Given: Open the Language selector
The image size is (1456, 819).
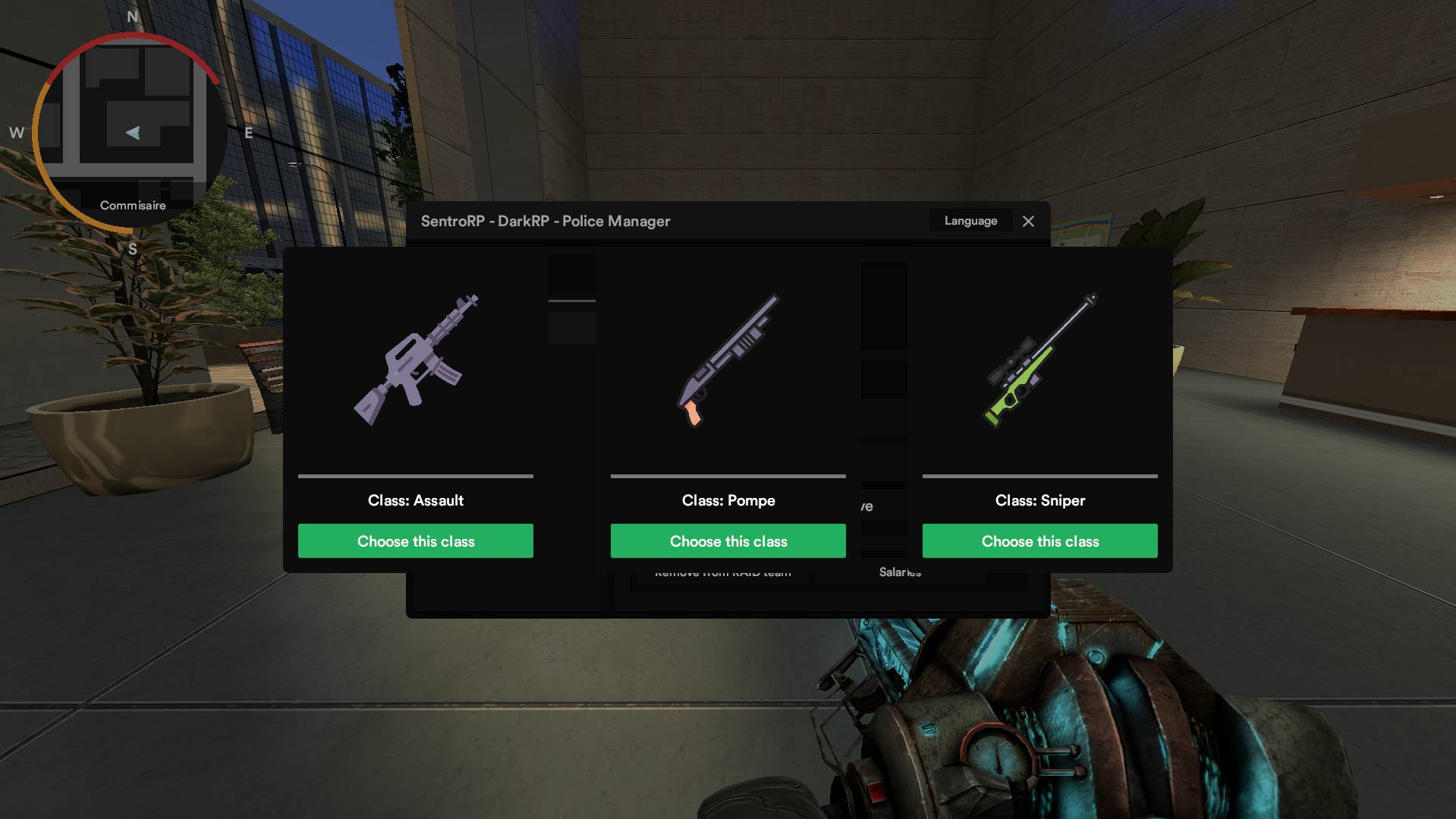Looking at the screenshot, I should (970, 221).
